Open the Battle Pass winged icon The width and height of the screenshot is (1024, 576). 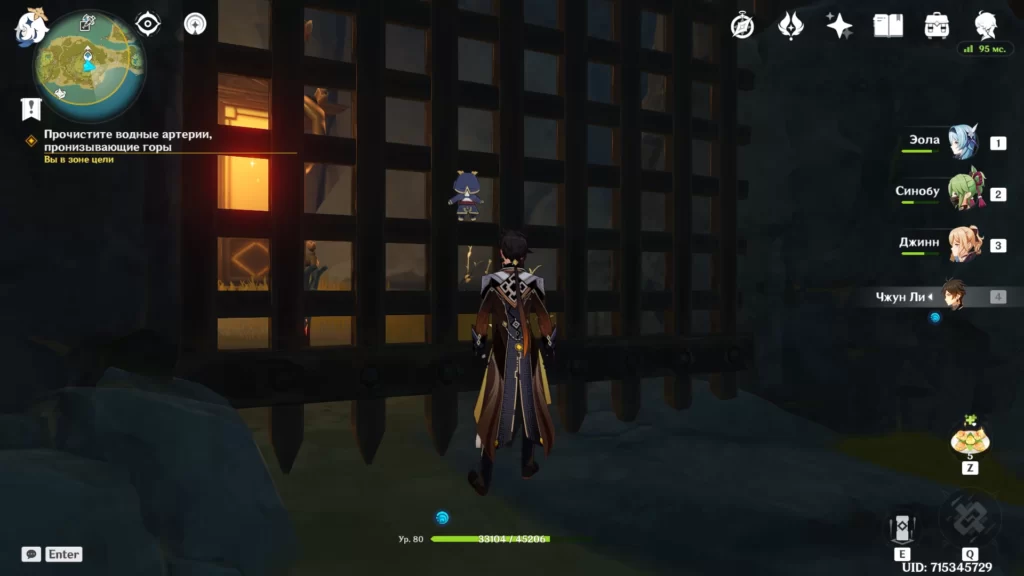click(x=792, y=26)
